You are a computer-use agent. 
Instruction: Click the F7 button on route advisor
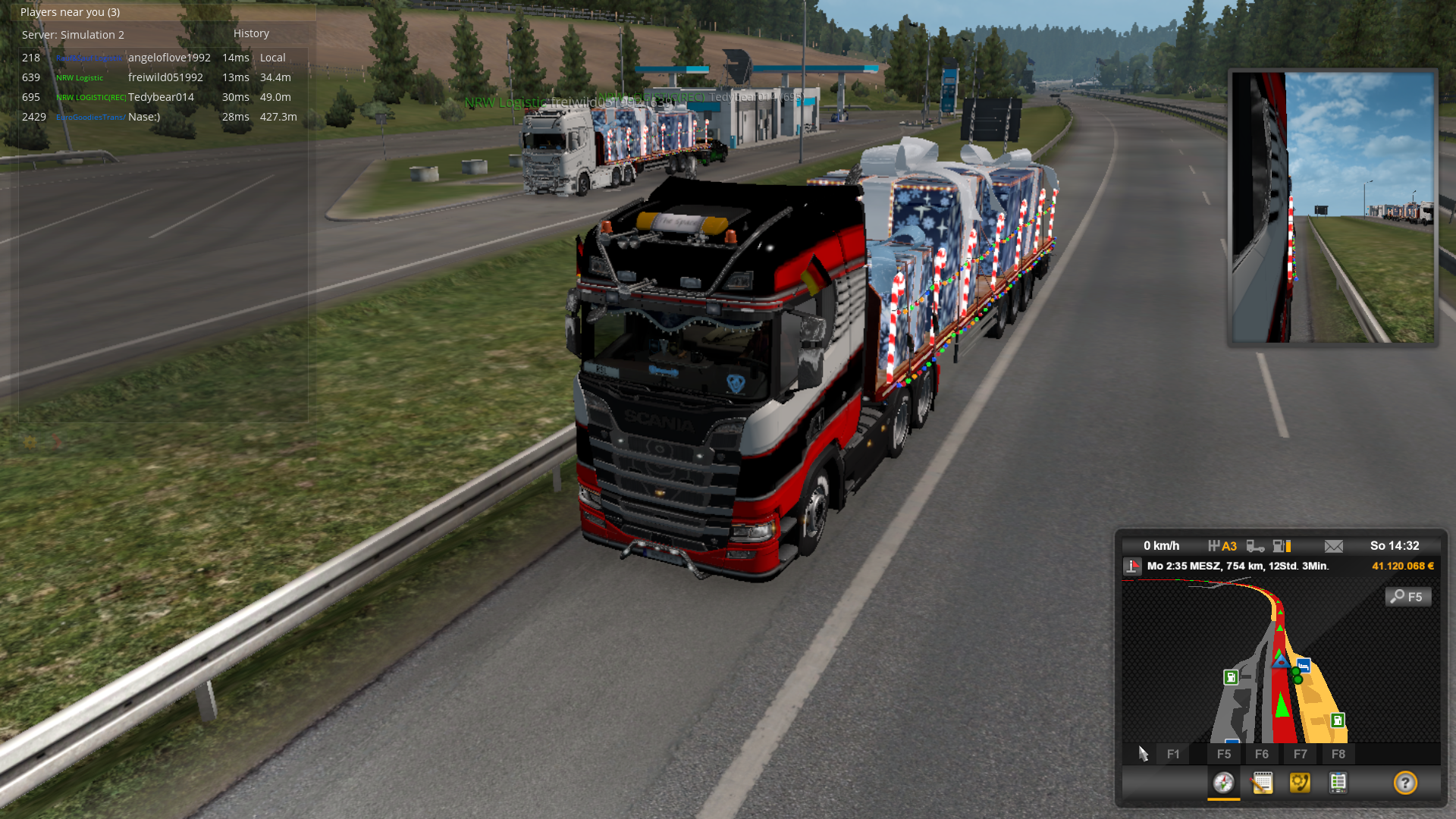click(x=1300, y=754)
